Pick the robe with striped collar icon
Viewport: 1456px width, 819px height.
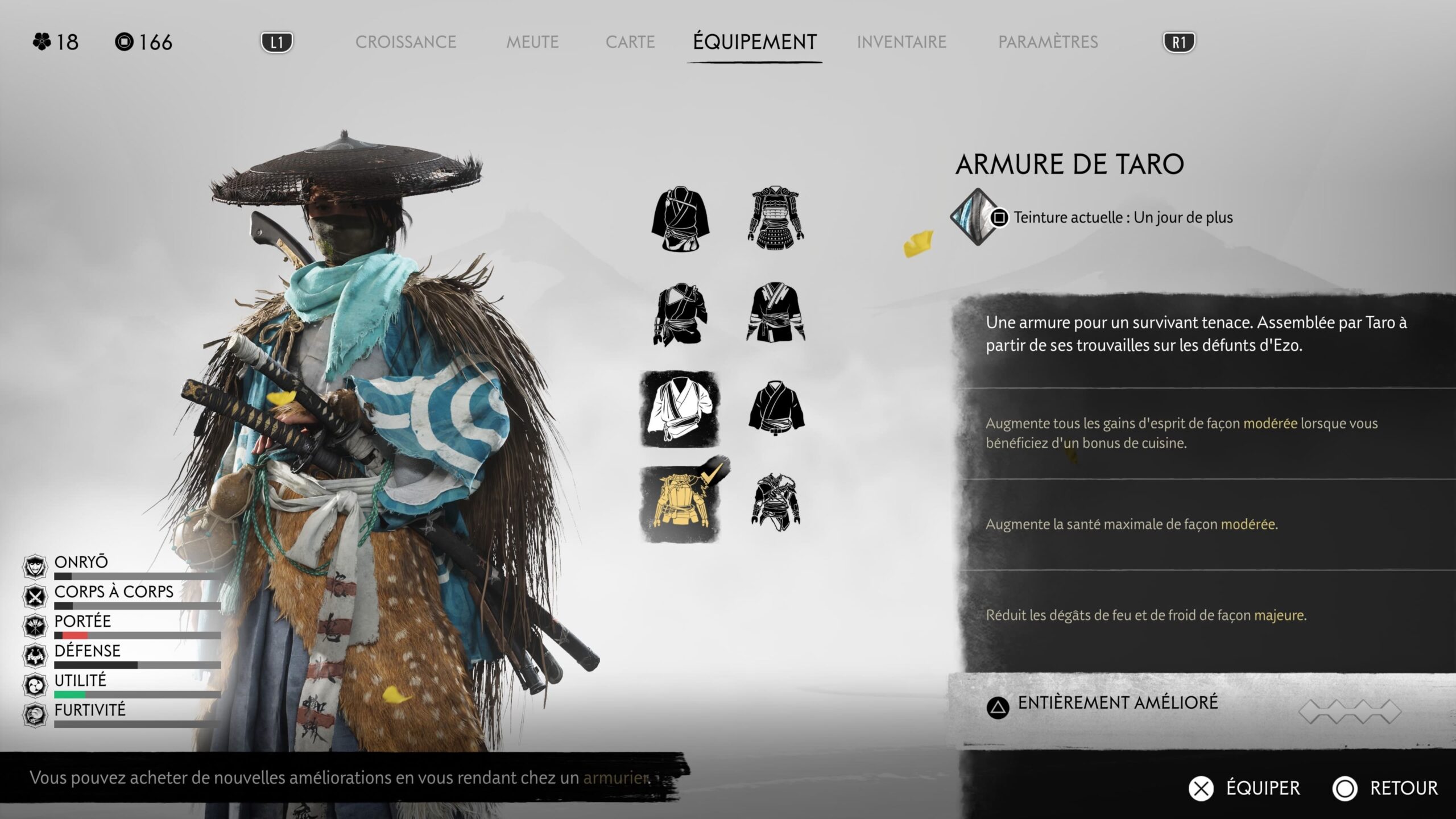[x=775, y=313]
